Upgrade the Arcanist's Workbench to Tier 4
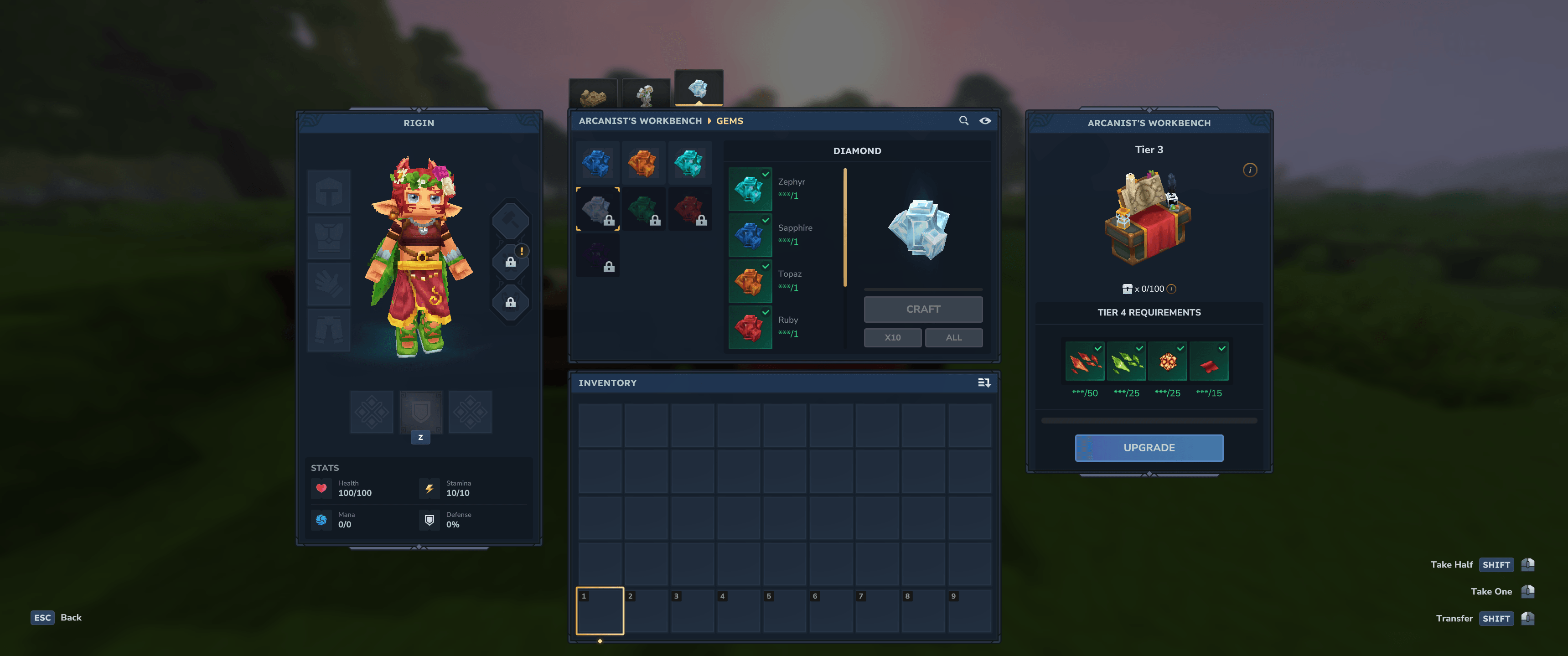Image resolution: width=1568 pixels, height=656 pixels. (x=1149, y=448)
